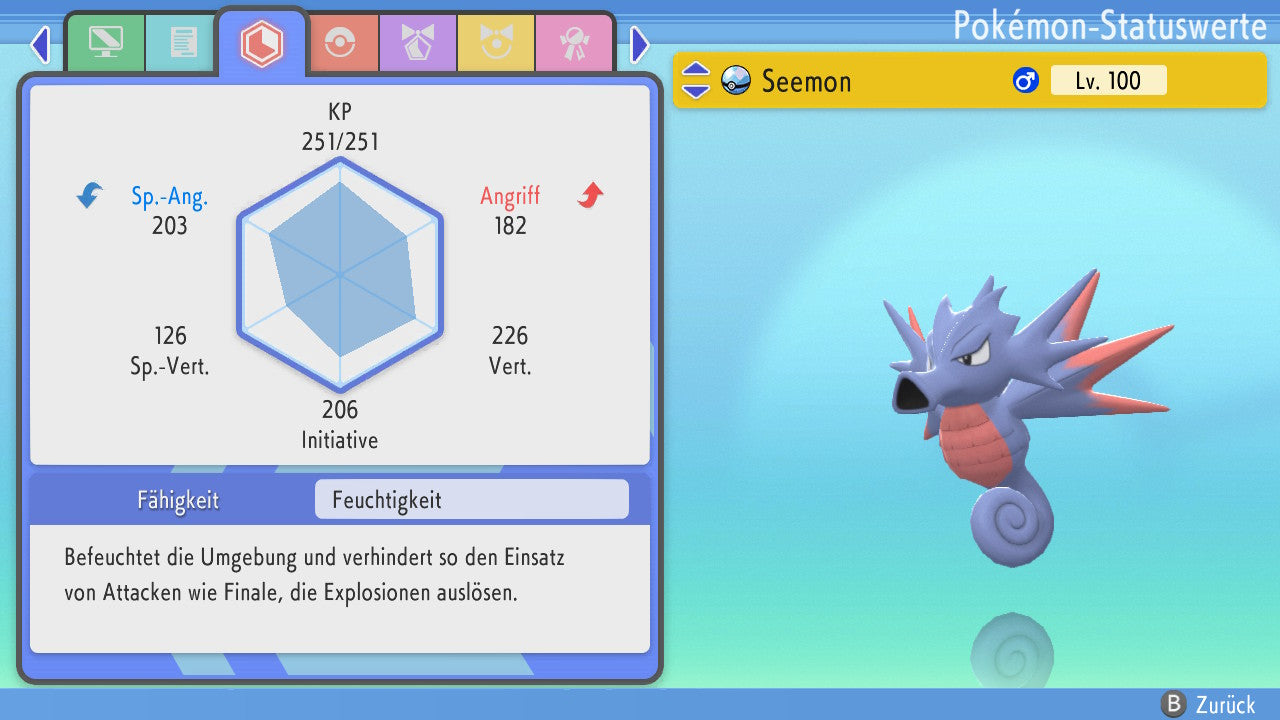Select the Feuchtigkeit ability field
This screenshot has height=720, width=1280.
pos(471,499)
